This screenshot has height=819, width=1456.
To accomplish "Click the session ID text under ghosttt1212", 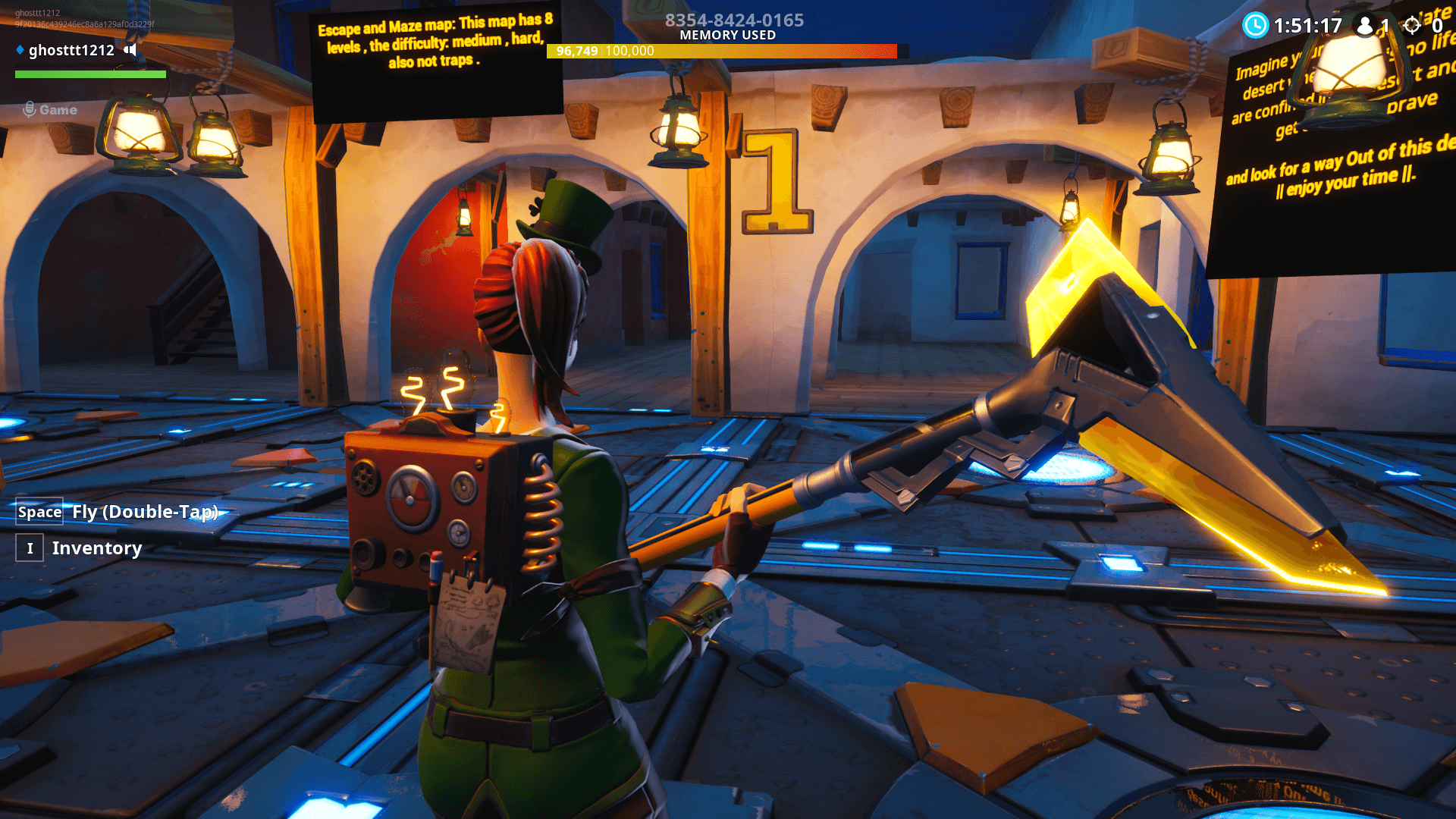I will point(85,24).
